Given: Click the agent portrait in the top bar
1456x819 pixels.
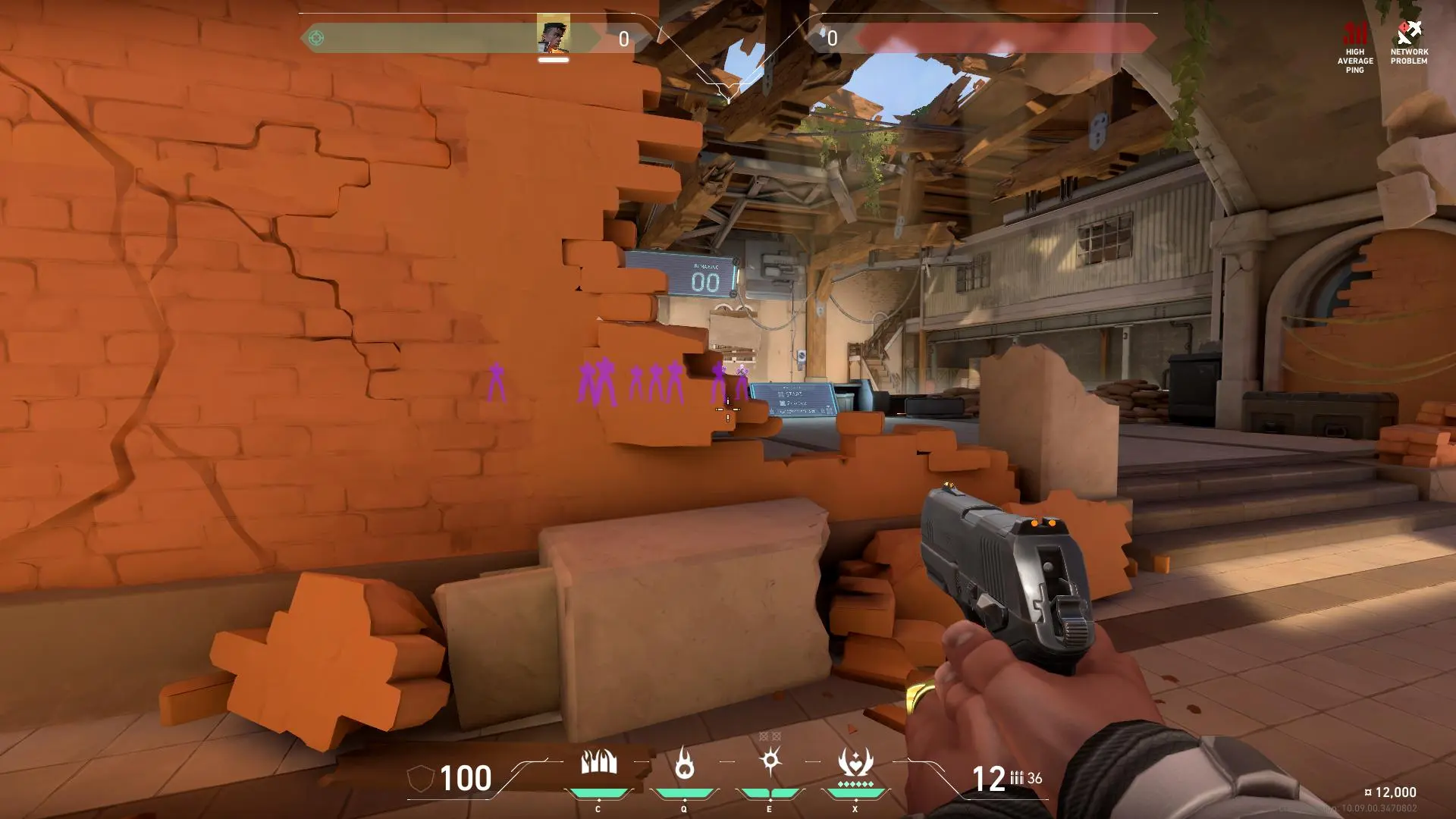Looking at the screenshot, I should point(554,36).
